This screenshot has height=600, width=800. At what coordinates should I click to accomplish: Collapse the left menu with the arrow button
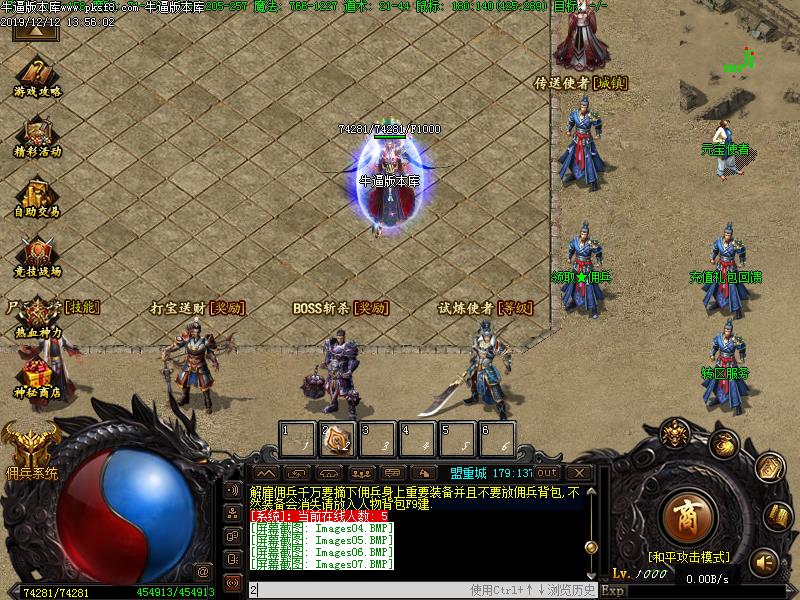tap(34, 31)
